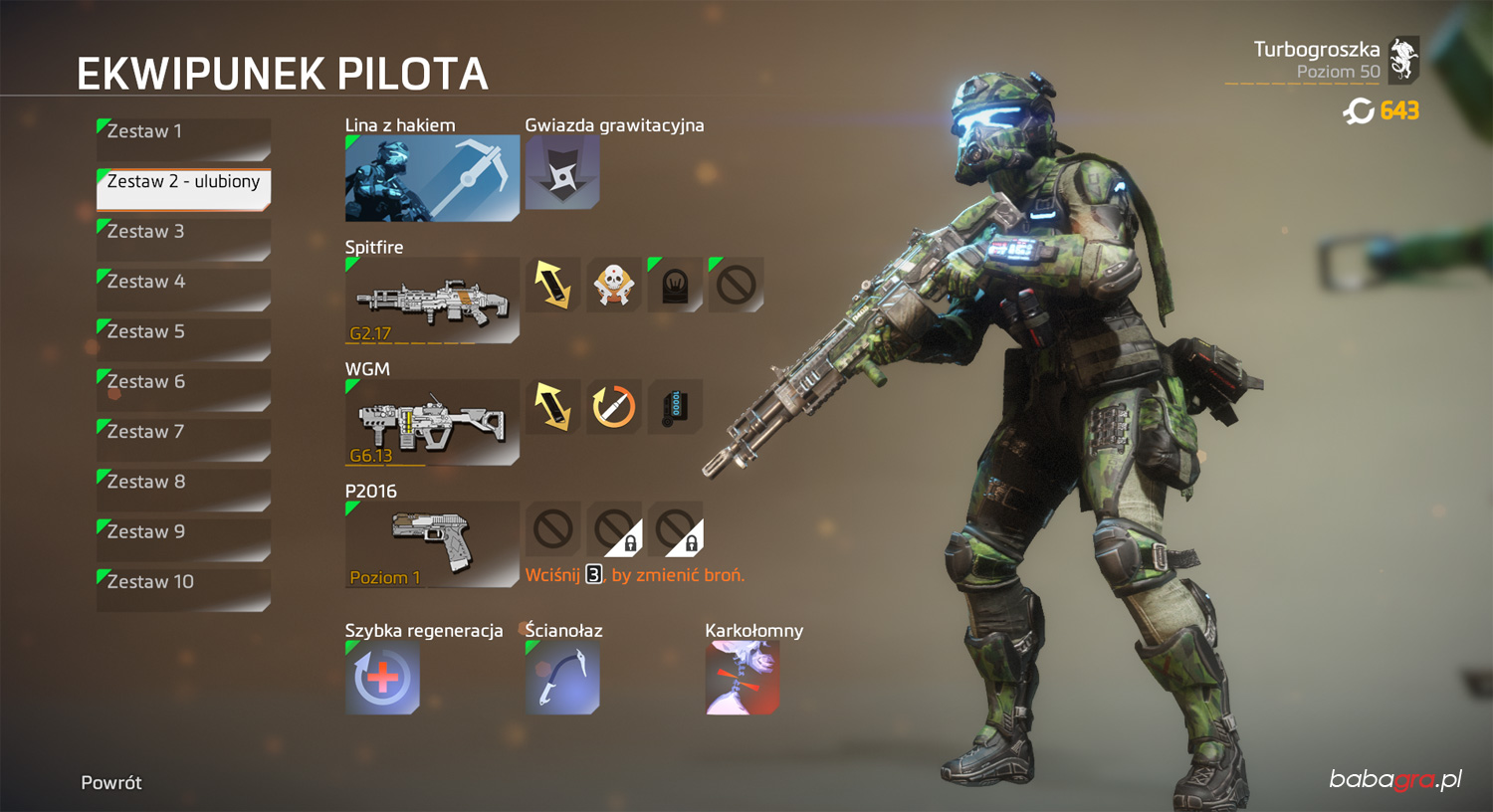Select the Karkołomny execution slot
Image resolution: width=1493 pixels, height=812 pixels.
click(743, 678)
